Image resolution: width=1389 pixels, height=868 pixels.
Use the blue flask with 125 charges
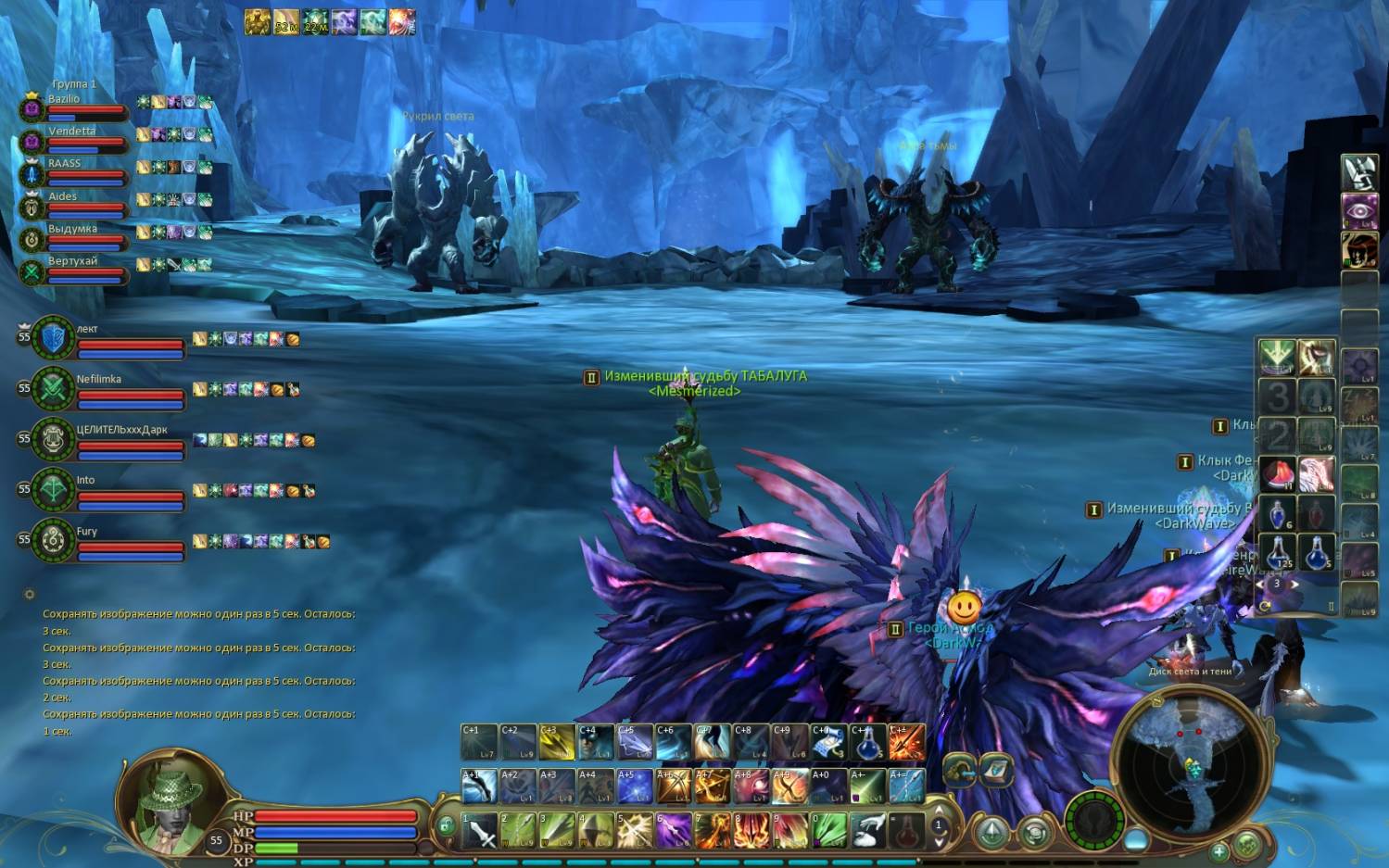(x=1279, y=553)
